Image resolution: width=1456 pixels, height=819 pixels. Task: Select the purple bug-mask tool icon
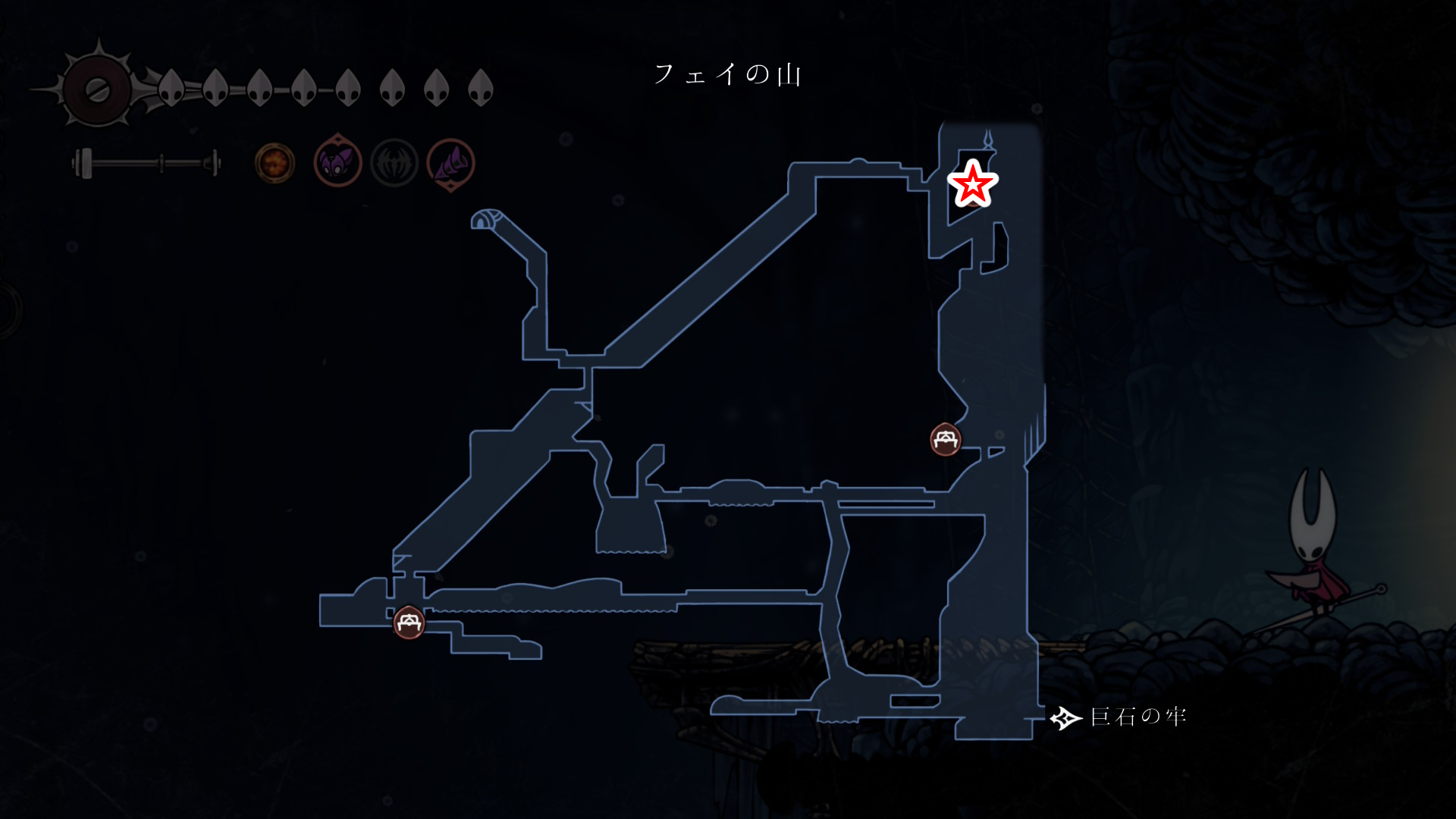(x=337, y=162)
